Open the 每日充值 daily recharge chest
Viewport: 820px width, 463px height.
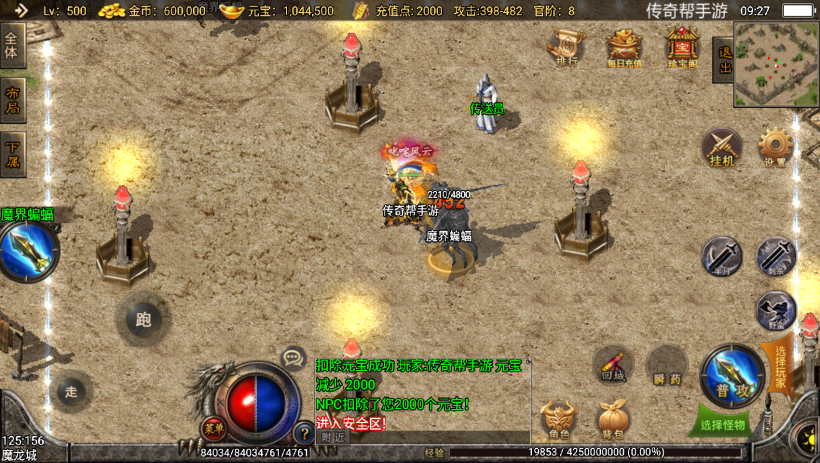[625, 46]
